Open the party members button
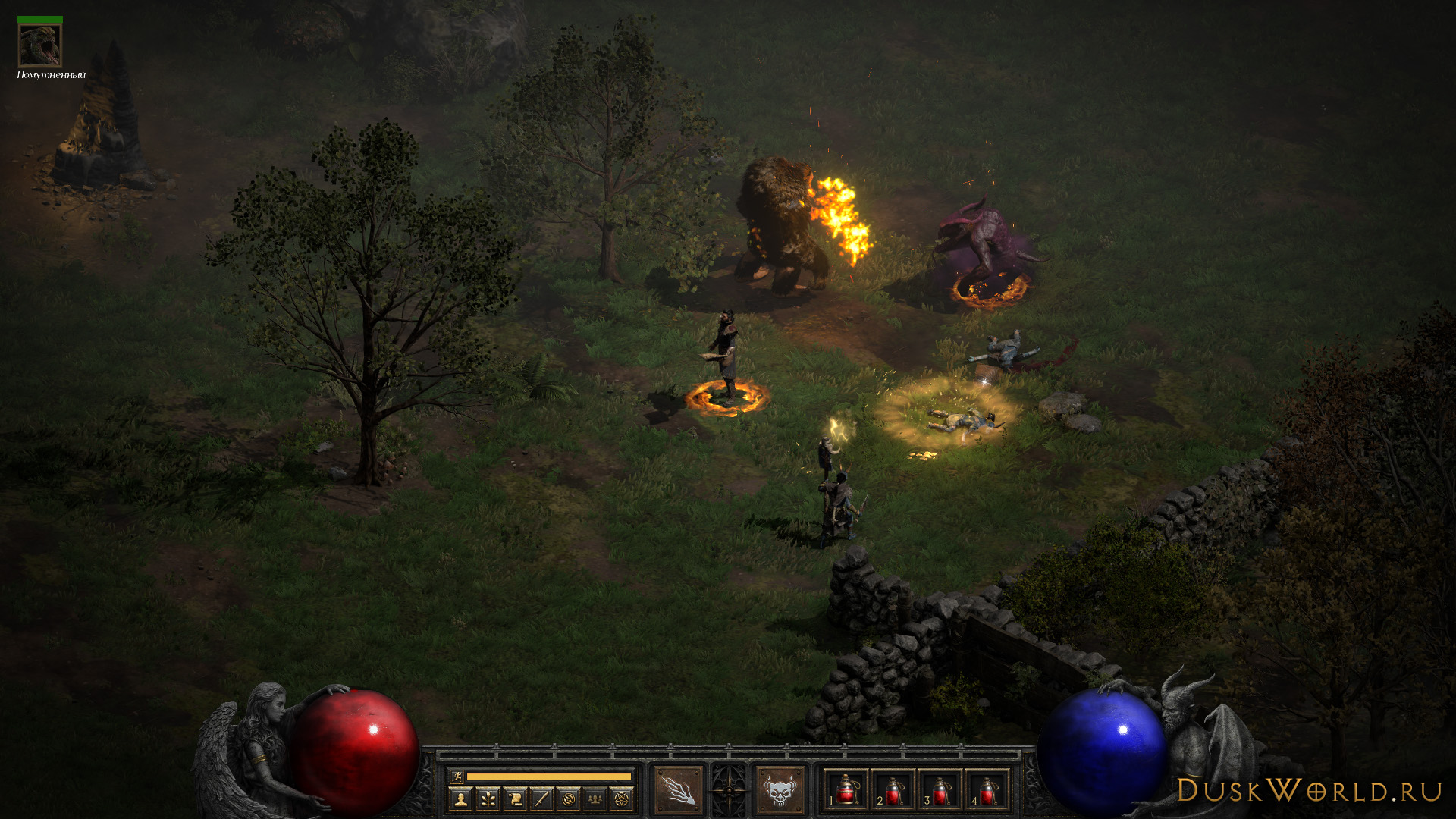Viewport: 1456px width, 819px height. point(596,799)
